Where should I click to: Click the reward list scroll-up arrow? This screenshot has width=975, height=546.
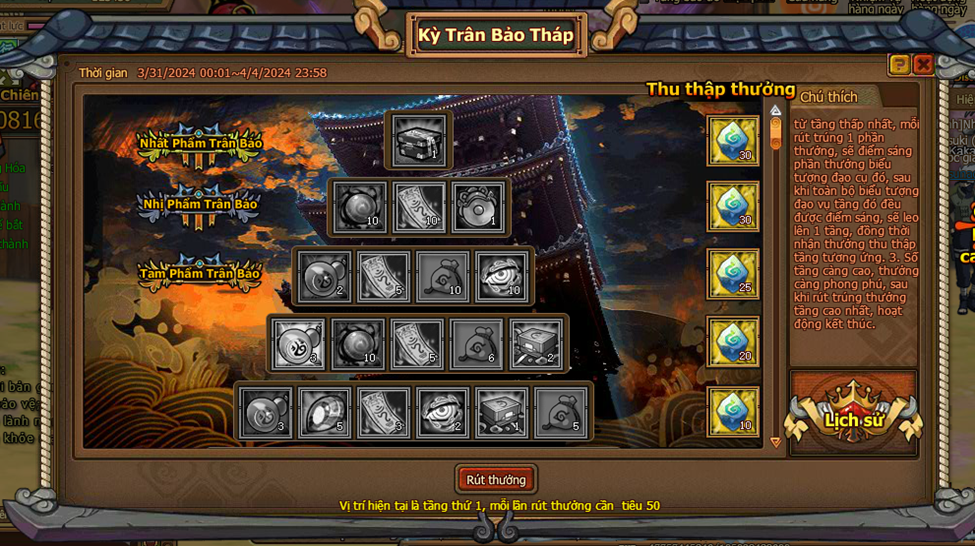pyautogui.click(x=775, y=110)
